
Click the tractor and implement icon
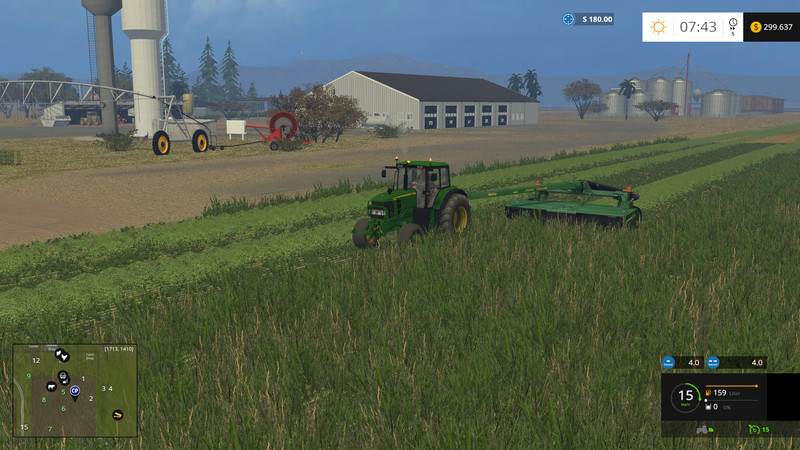(x=704, y=429)
